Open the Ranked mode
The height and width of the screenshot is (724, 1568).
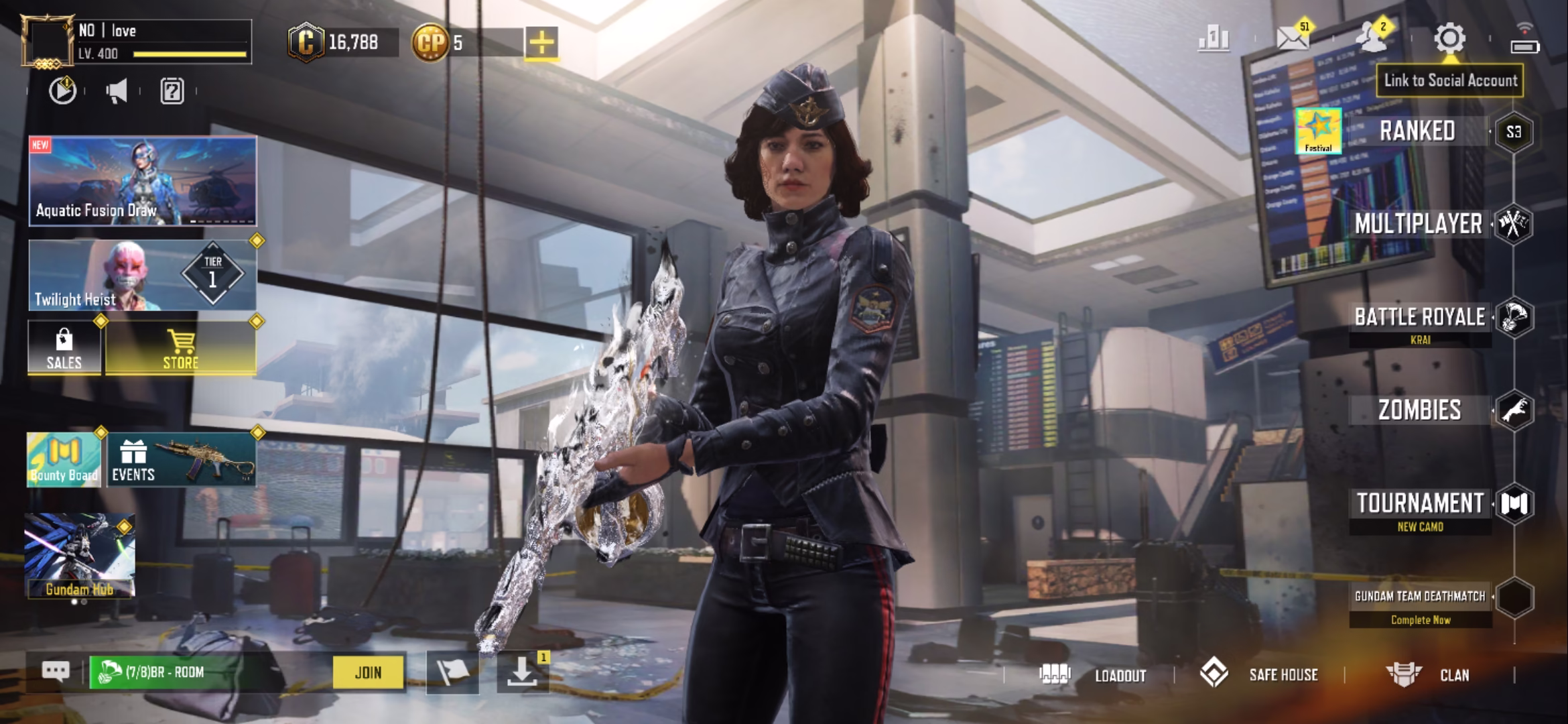point(1417,131)
